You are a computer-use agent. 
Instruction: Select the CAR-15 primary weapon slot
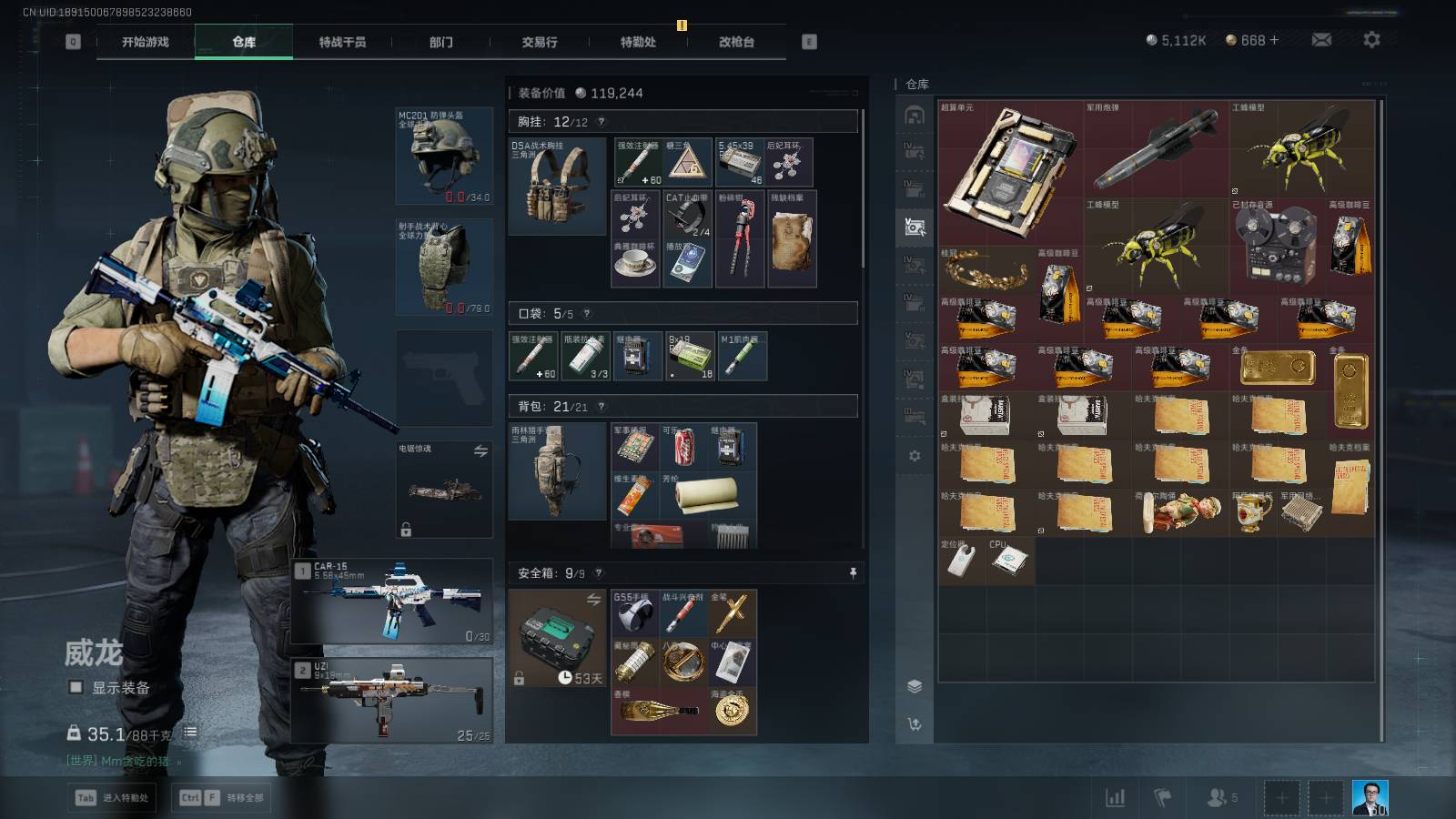pos(392,602)
